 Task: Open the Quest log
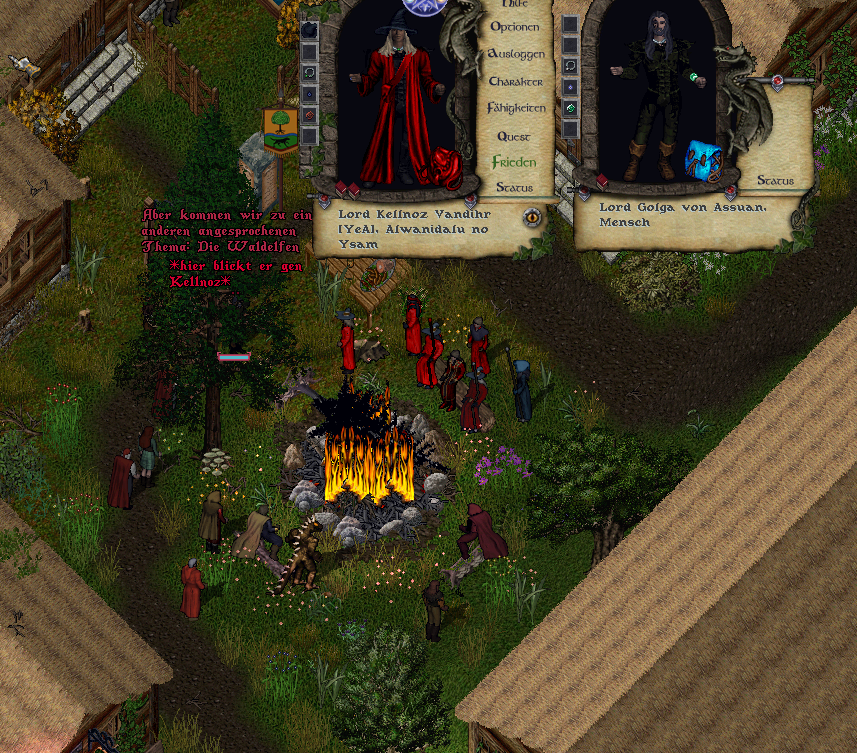click(x=514, y=136)
